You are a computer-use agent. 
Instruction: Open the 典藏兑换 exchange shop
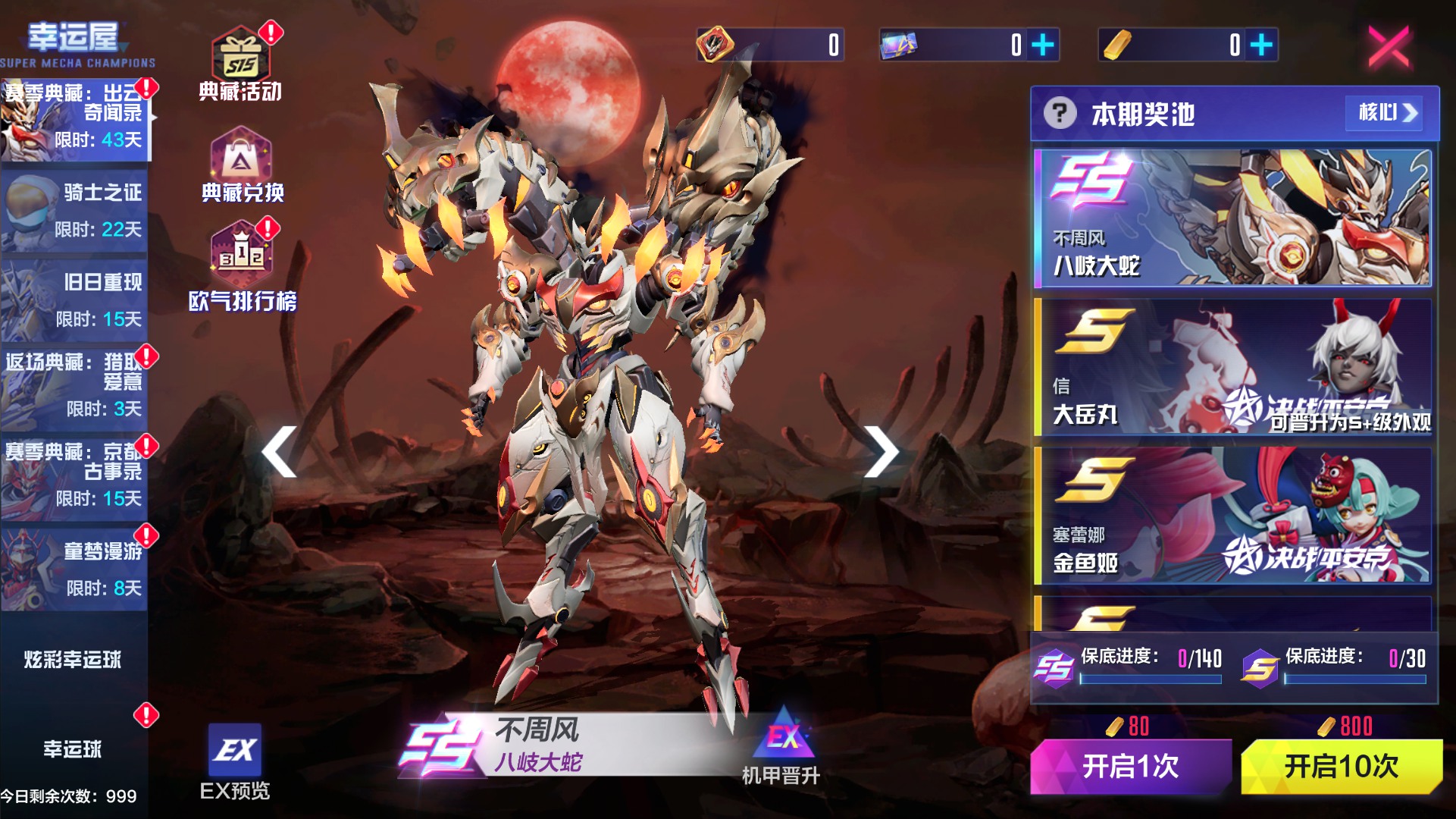pos(242,165)
